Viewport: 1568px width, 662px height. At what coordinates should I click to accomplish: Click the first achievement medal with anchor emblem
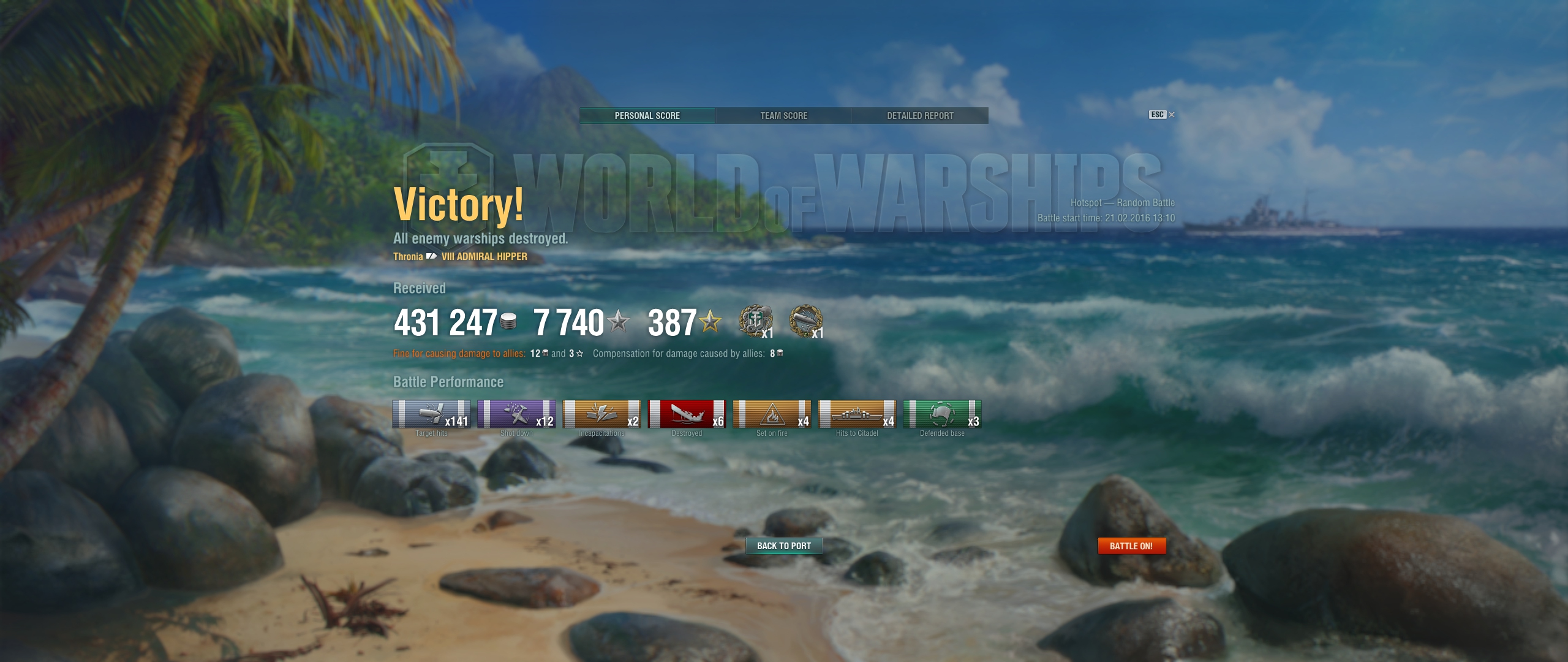[x=755, y=321]
